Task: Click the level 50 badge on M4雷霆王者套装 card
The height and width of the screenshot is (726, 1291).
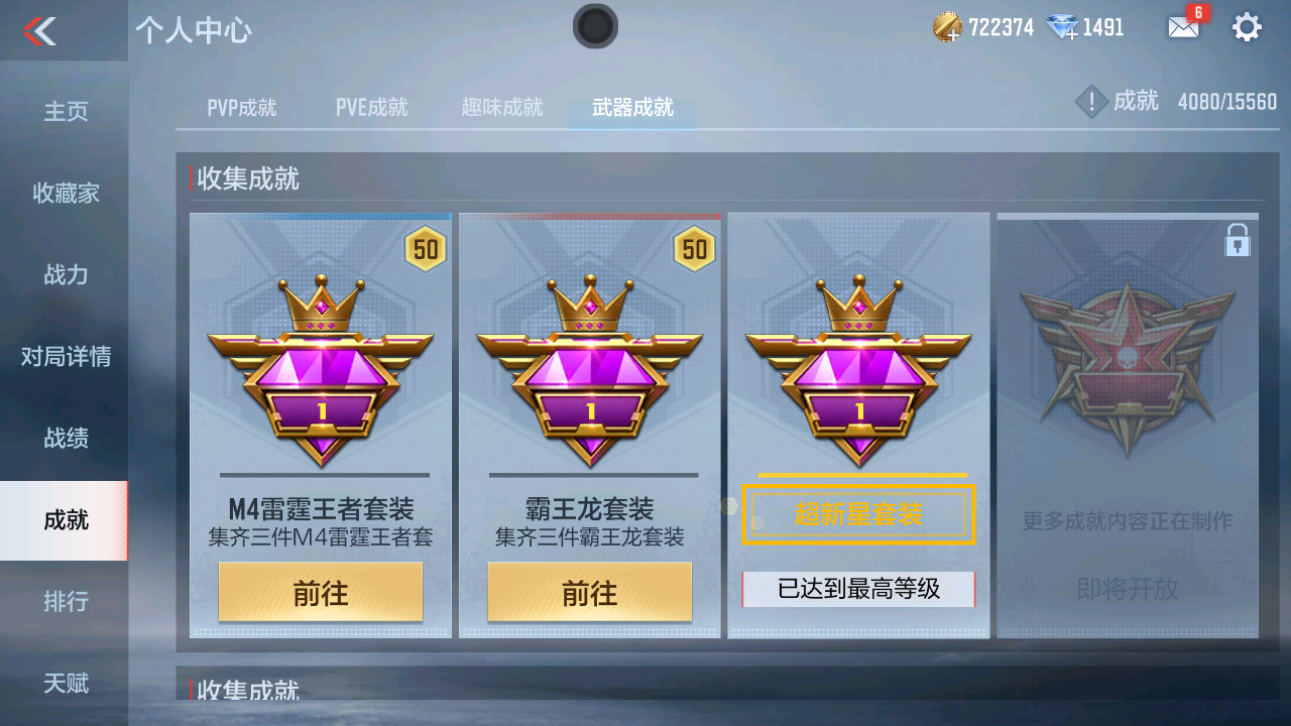Action: [x=424, y=249]
